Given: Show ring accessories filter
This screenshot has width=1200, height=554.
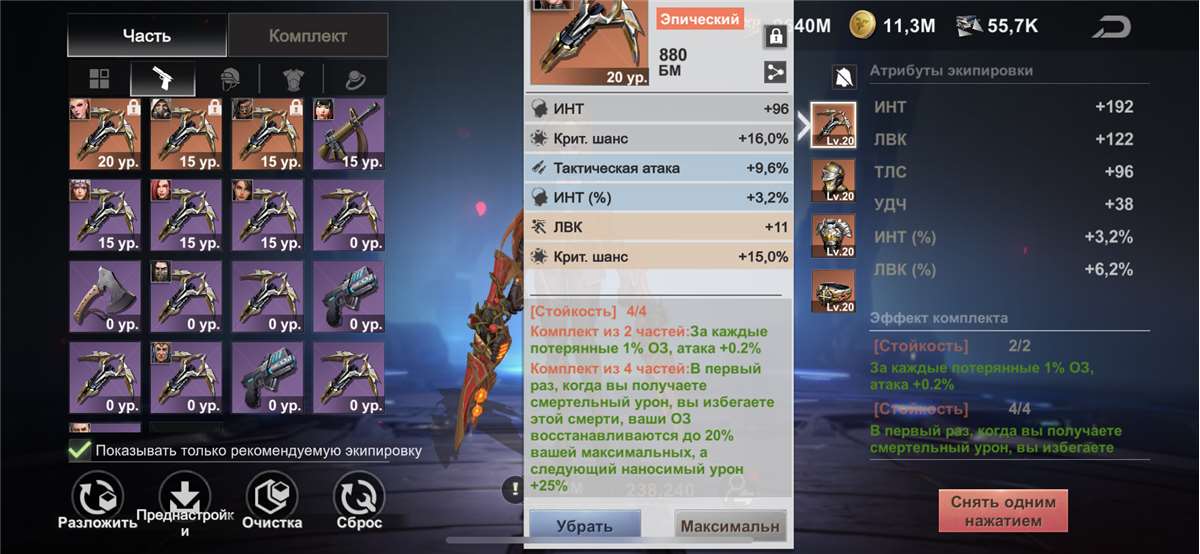Looking at the screenshot, I should coord(355,79).
